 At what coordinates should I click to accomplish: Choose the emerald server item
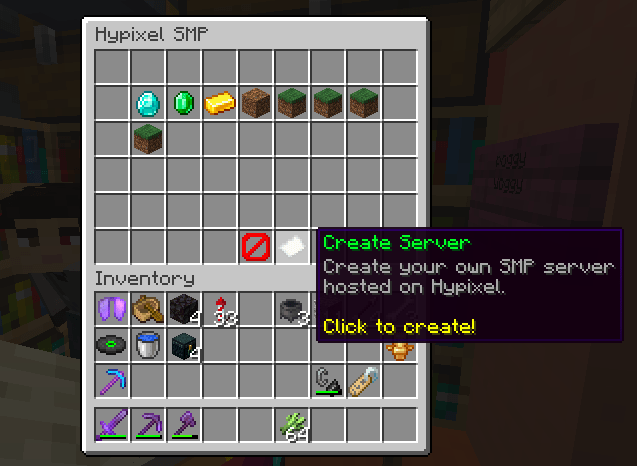click(184, 102)
